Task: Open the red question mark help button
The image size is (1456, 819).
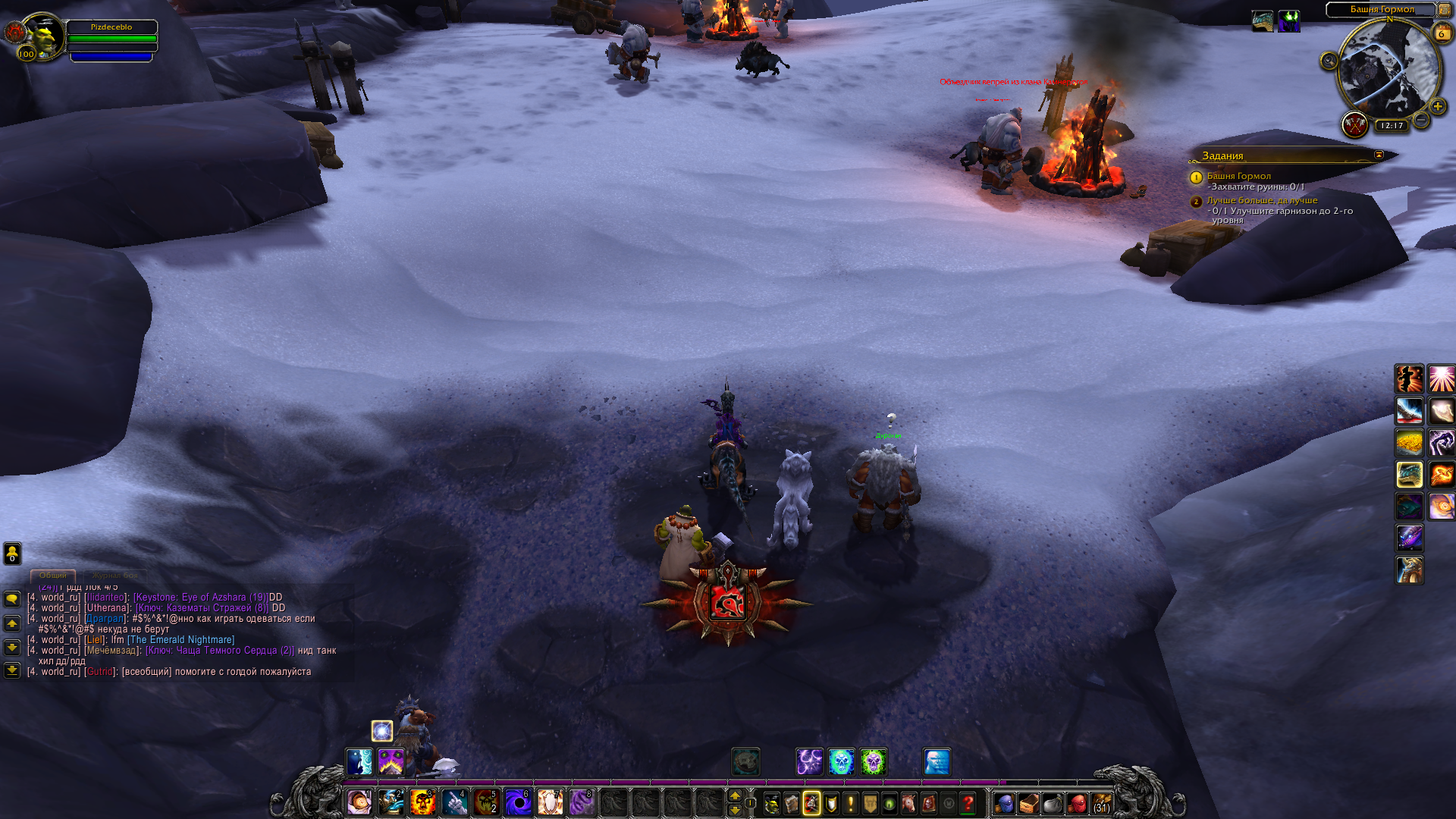Action: [x=968, y=803]
